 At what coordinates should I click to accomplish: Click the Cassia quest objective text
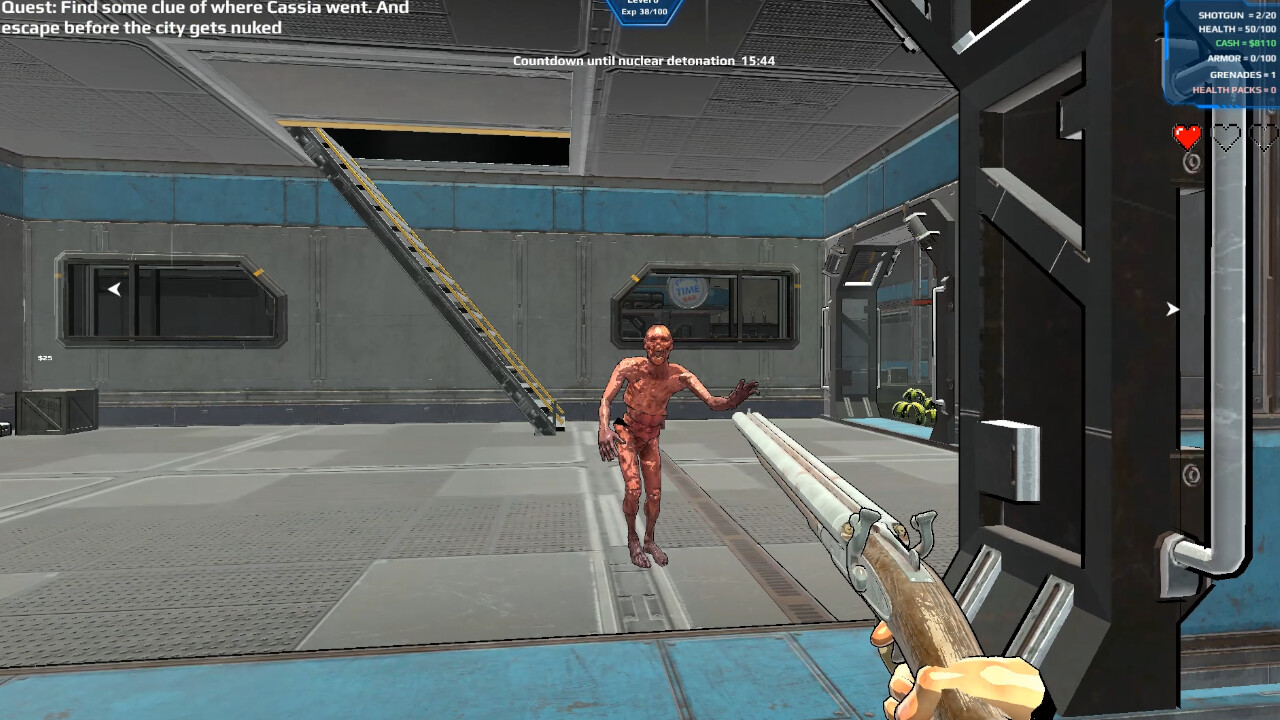point(205,18)
